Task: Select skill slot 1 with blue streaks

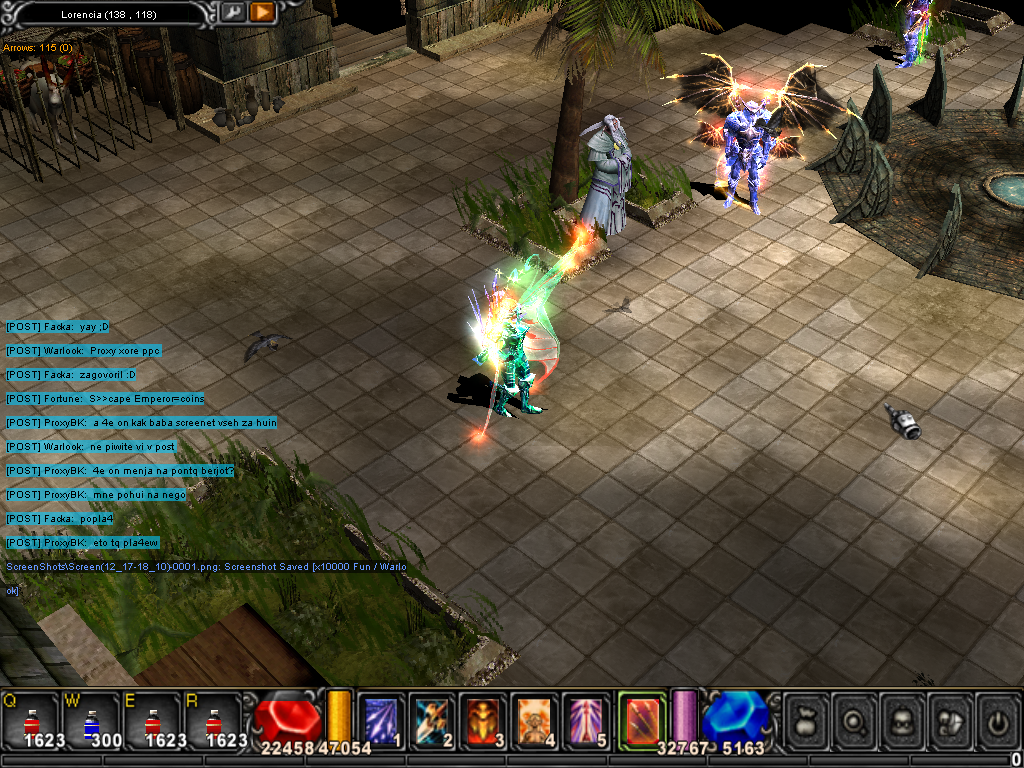Action: (381, 719)
